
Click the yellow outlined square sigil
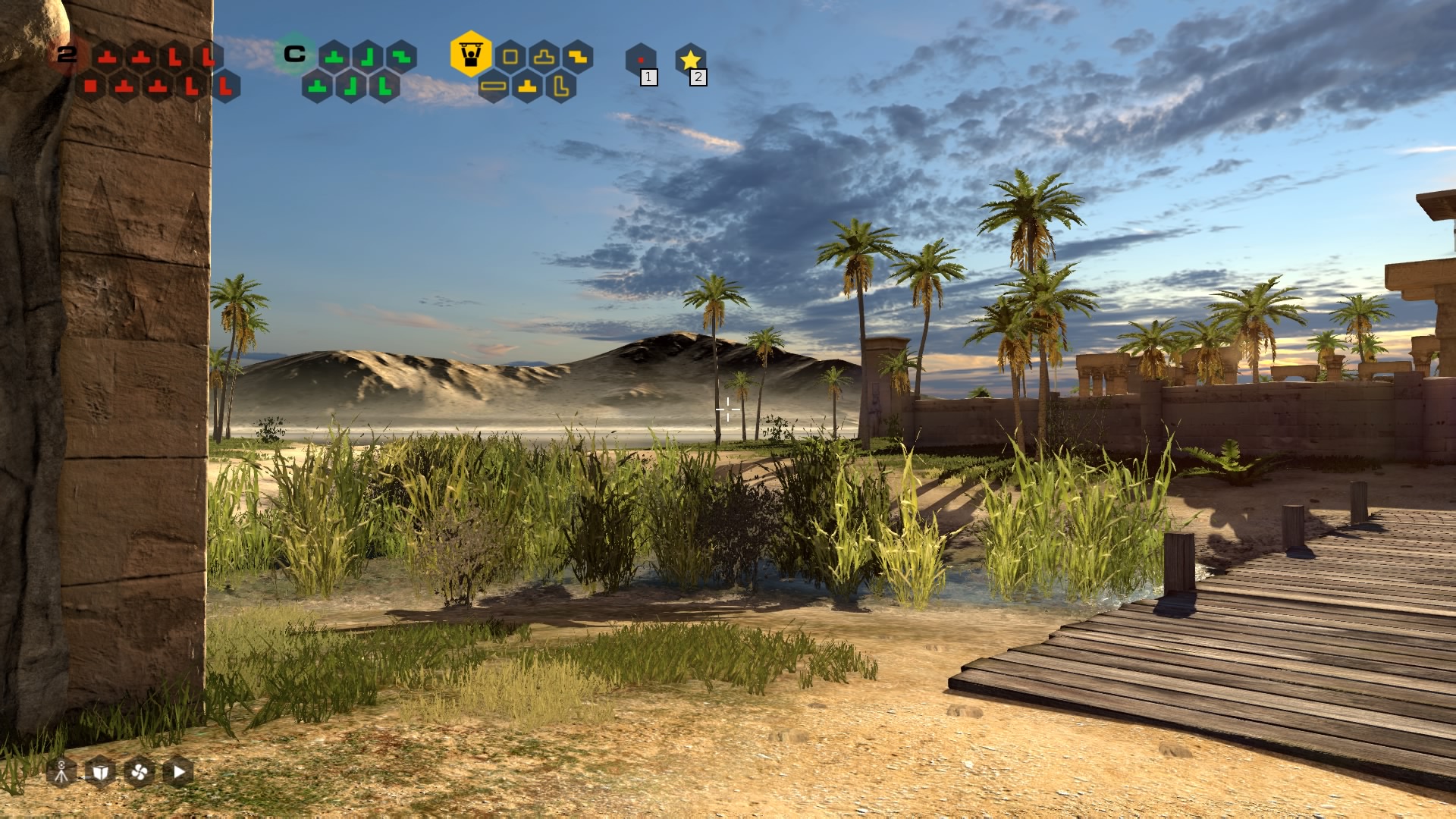(510, 57)
